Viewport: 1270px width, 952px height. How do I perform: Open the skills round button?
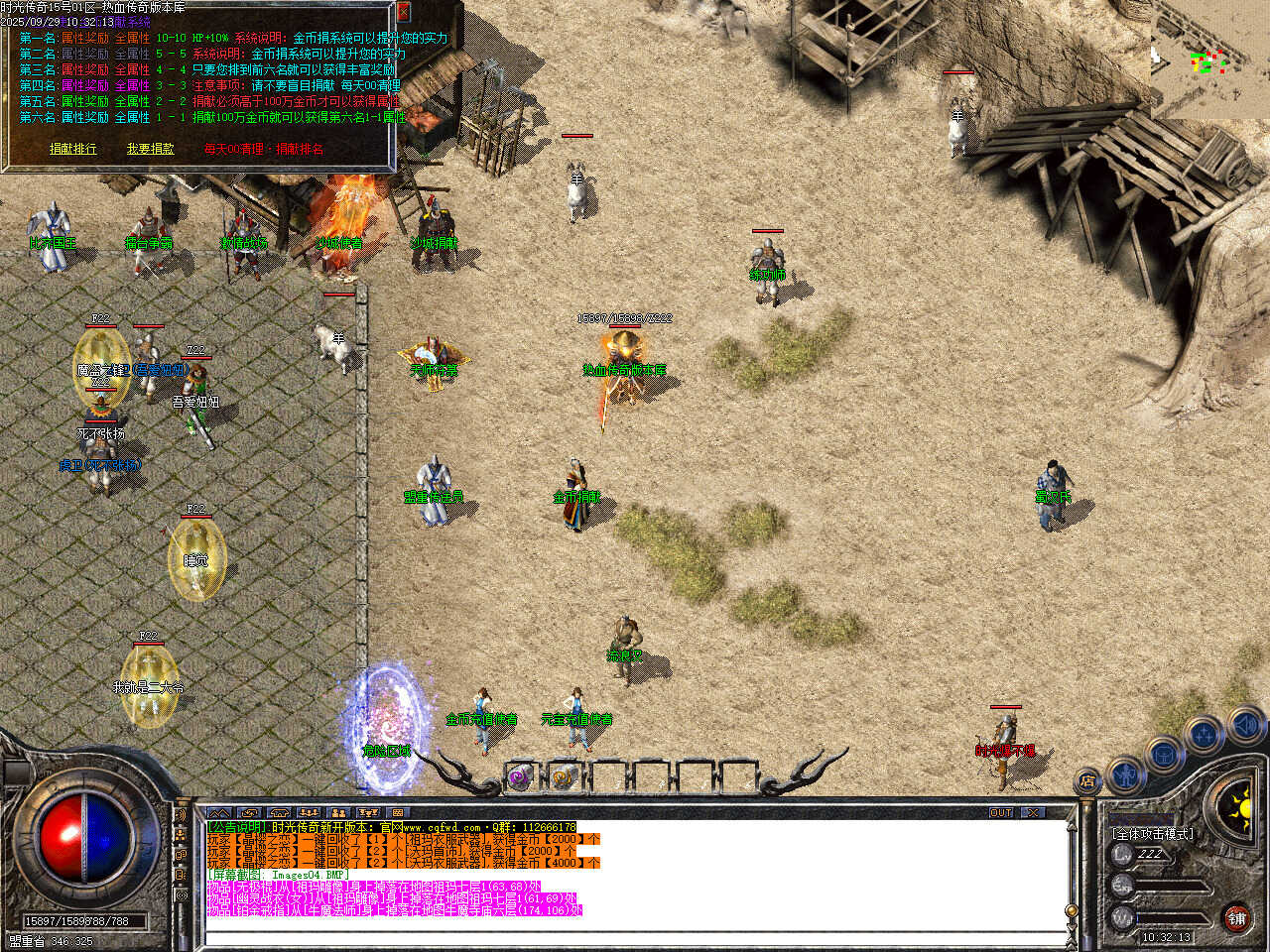(1205, 735)
